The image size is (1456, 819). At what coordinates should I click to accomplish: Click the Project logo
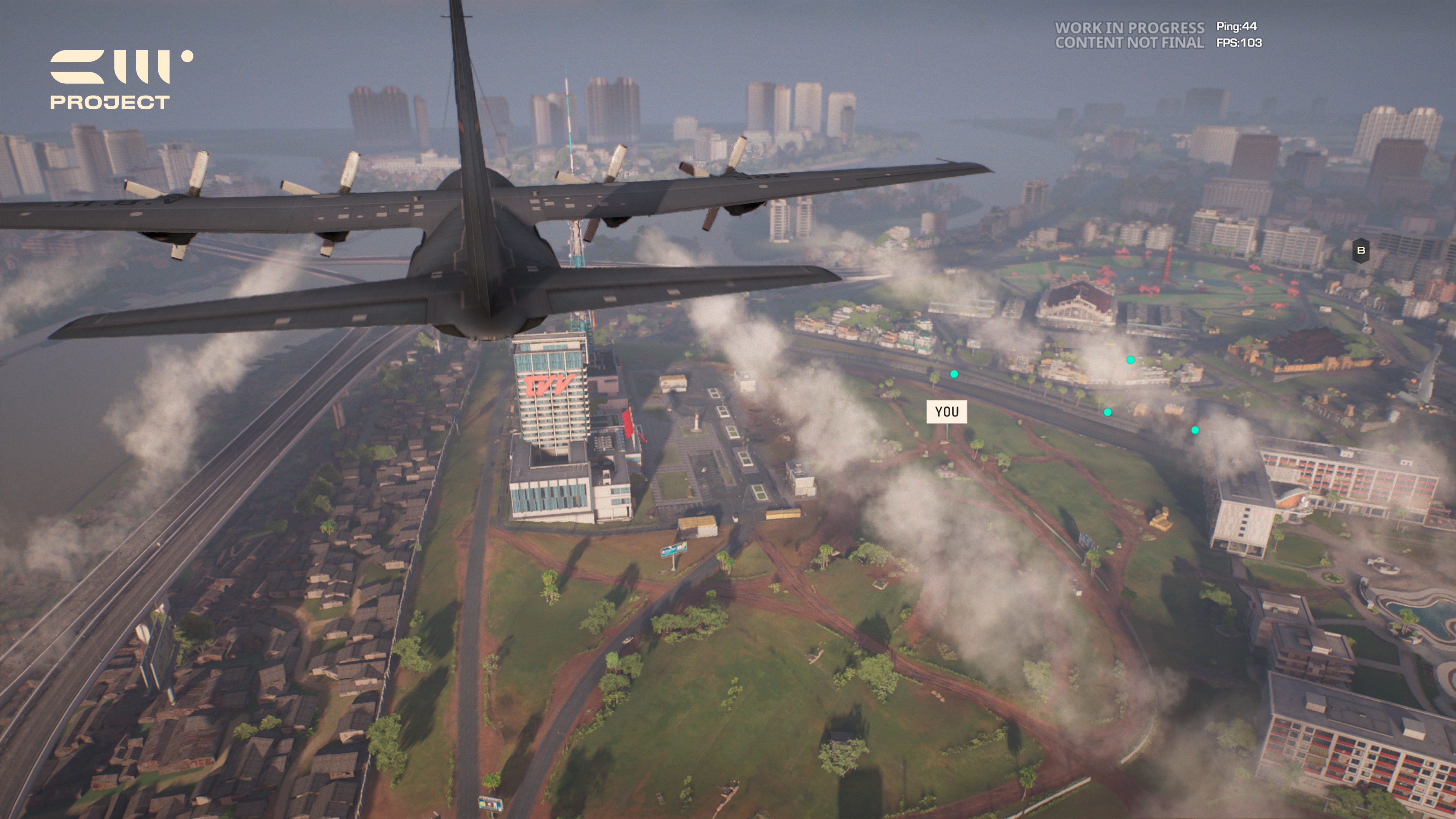point(121,79)
